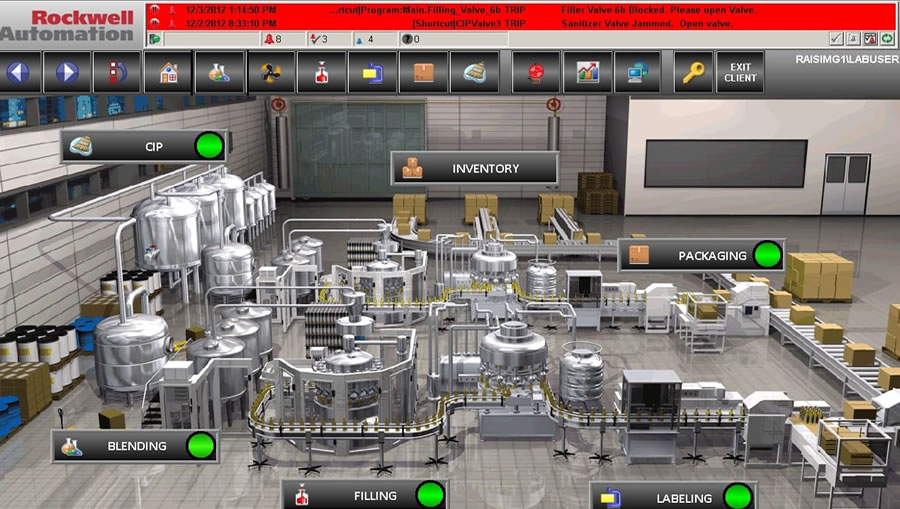Select the fan icon in toolbar
The image size is (900, 509).
tap(270, 73)
